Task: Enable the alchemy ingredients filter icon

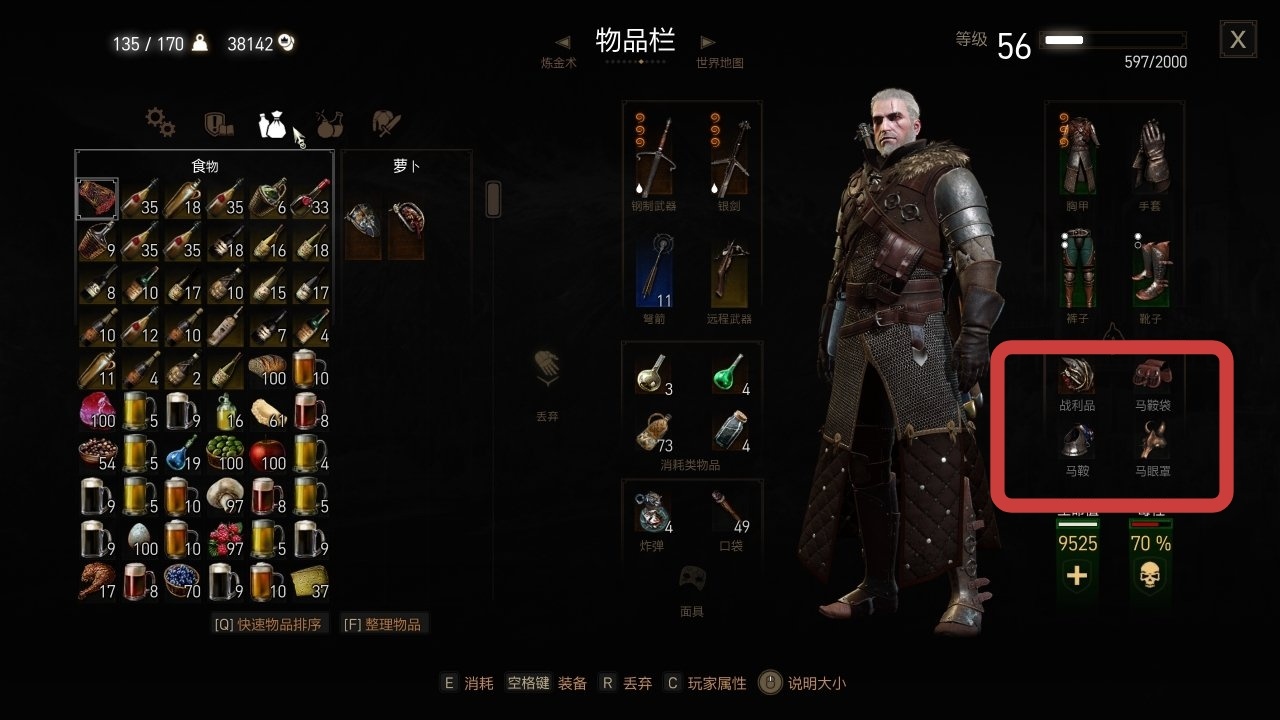Action: [328, 122]
